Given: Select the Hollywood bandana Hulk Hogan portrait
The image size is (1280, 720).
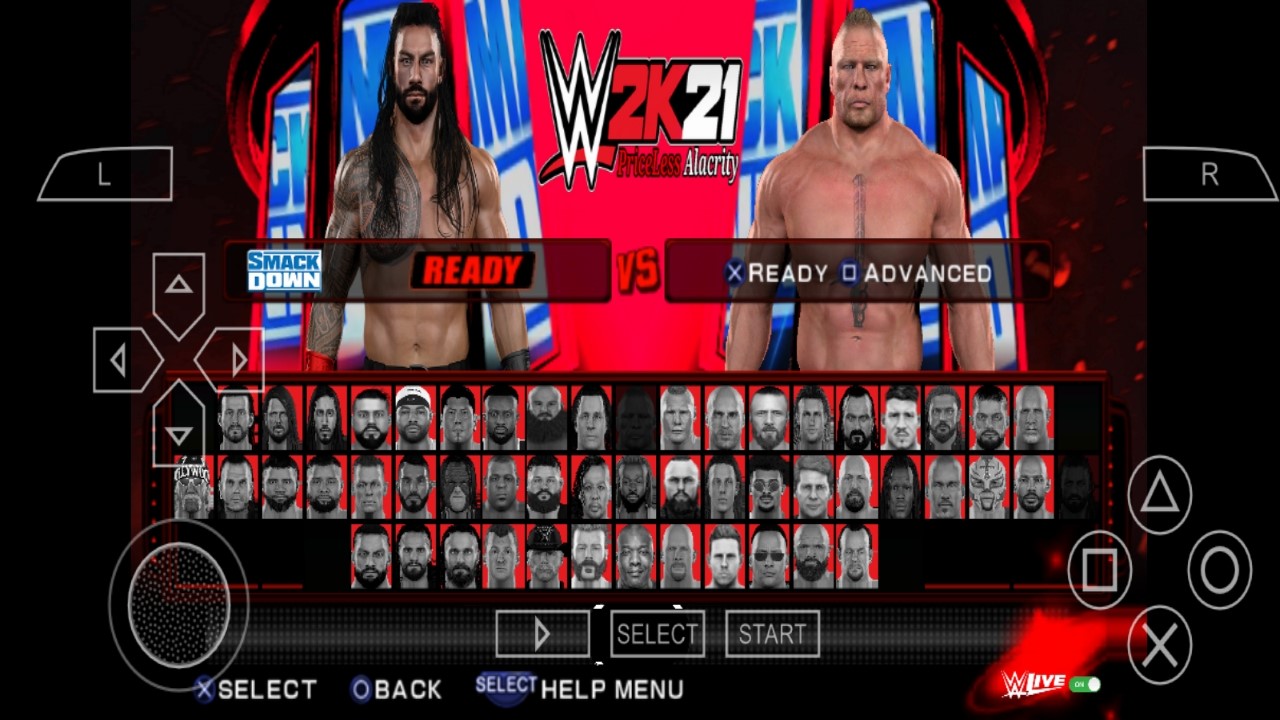Looking at the screenshot, I should 193,487.
